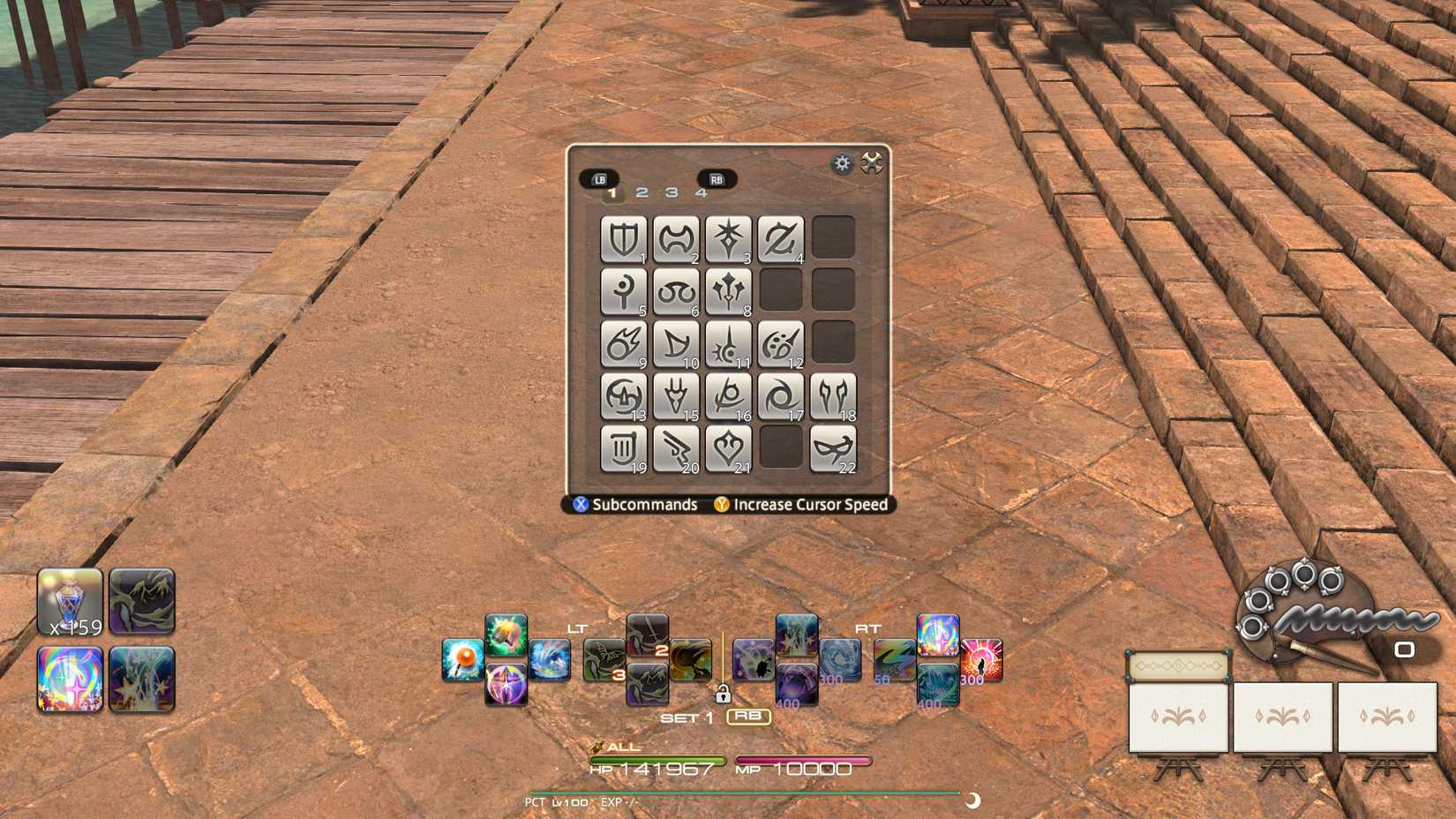Choose the Black Mage fire job icon
1456x819 pixels.
coord(627,342)
